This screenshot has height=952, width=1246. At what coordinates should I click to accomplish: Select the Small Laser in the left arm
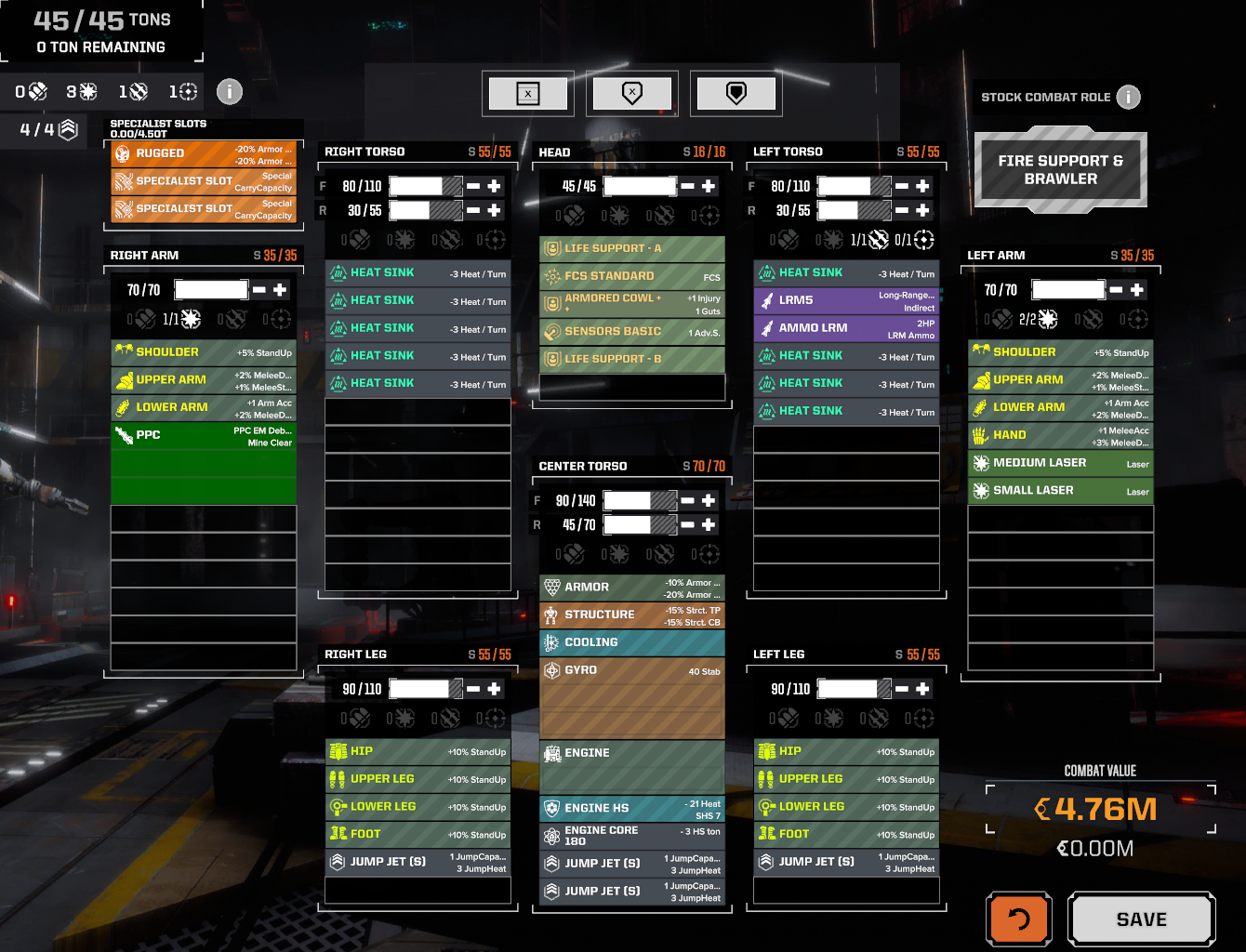(1060, 490)
